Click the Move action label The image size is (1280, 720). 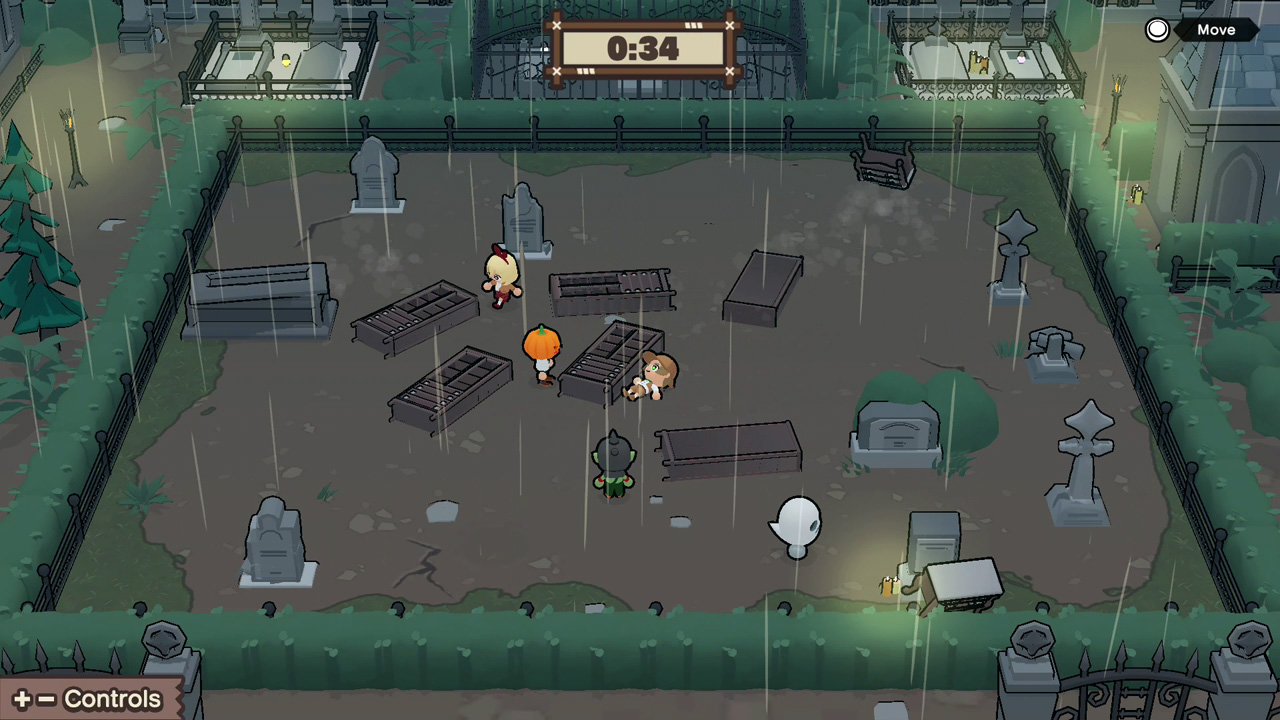tap(1216, 29)
